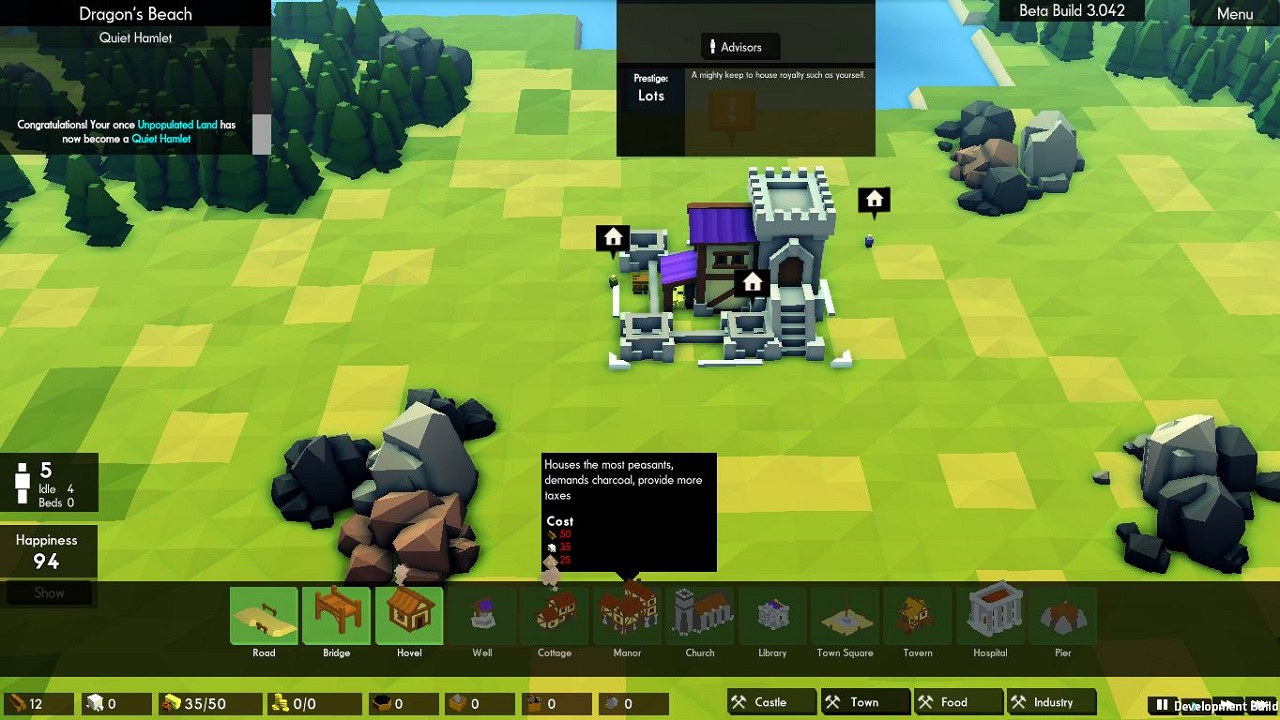Image resolution: width=1280 pixels, height=720 pixels.
Task: Open the Menu button
Action: pyautogui.click(x=1234, y=14)
